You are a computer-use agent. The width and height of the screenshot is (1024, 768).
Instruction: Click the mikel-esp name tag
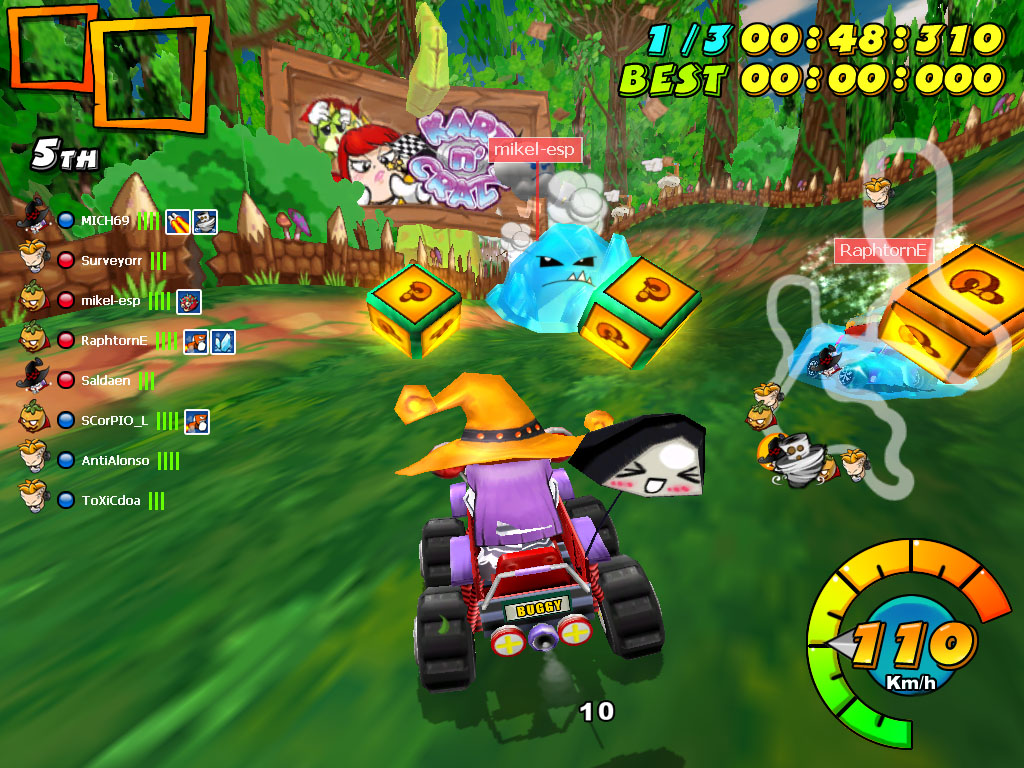[535, 150]
